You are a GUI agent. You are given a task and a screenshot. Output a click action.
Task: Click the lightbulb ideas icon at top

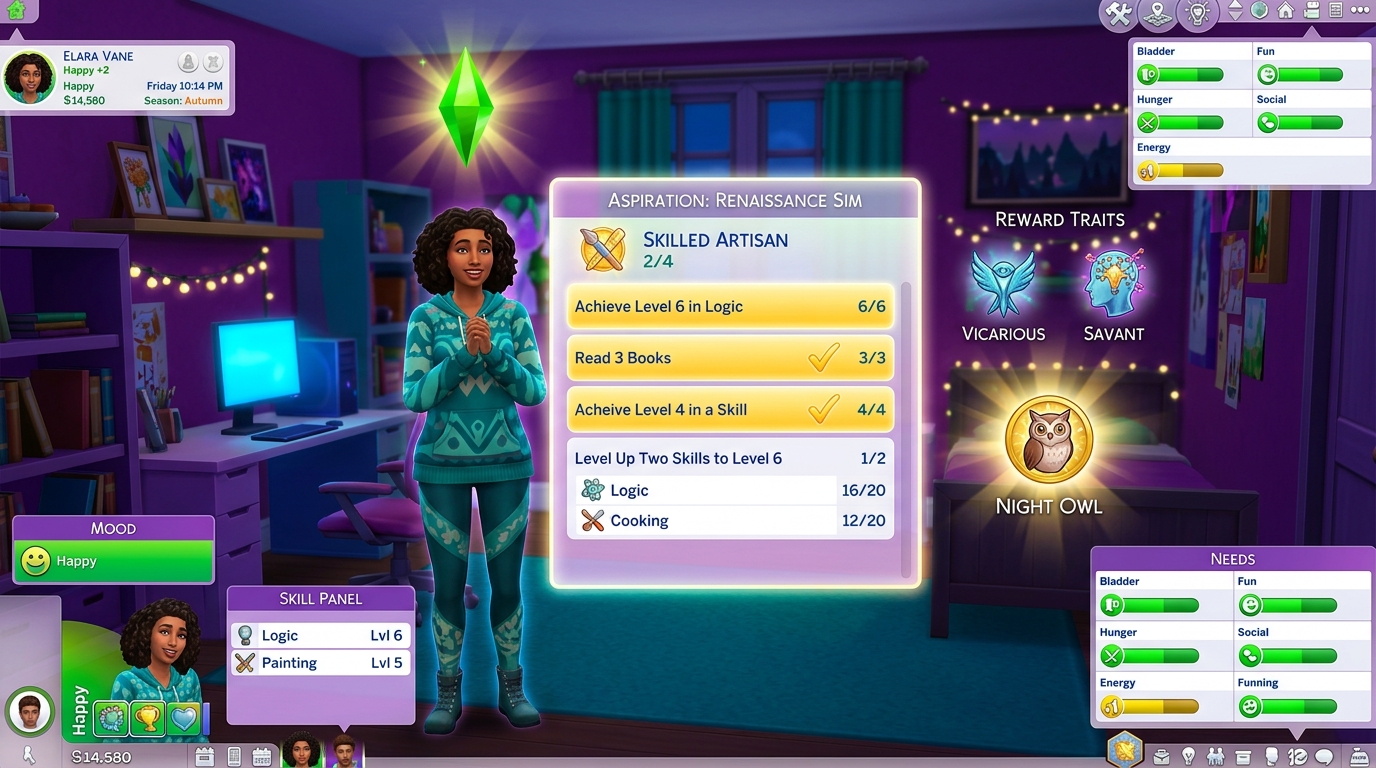coord(1197,14)
